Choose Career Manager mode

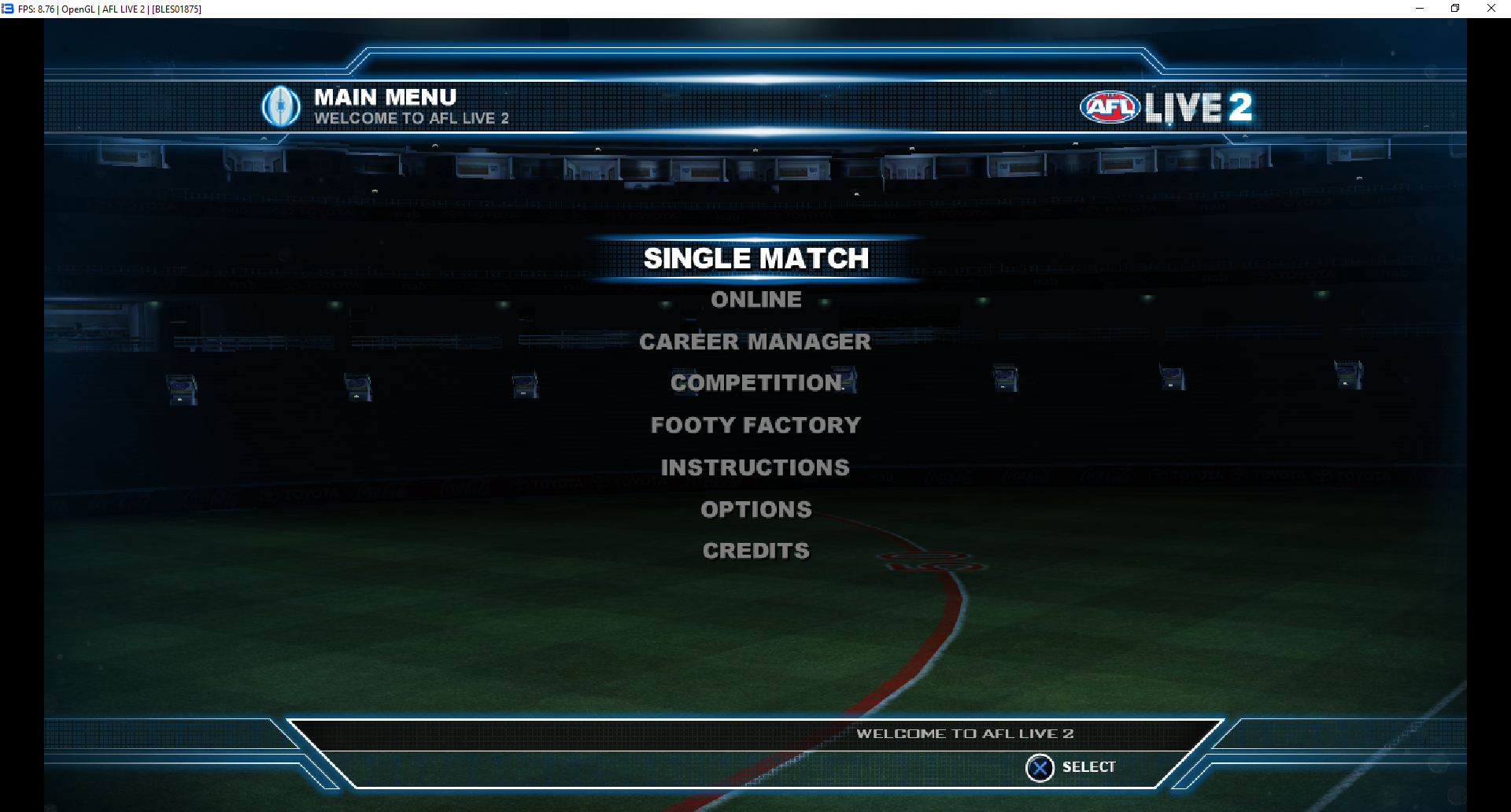pyautogui.click(x=755, y=341)
